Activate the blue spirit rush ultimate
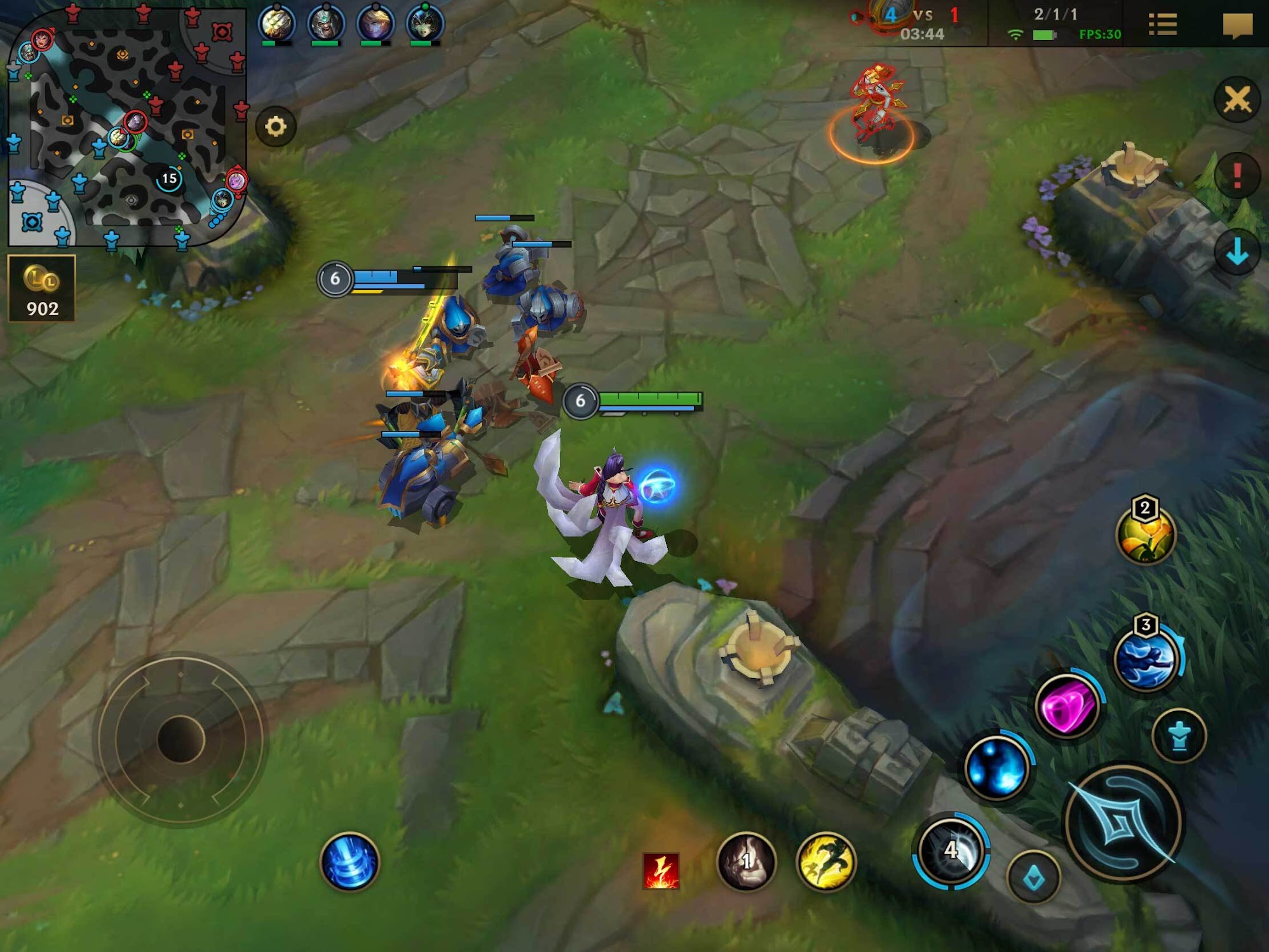 1146,659
